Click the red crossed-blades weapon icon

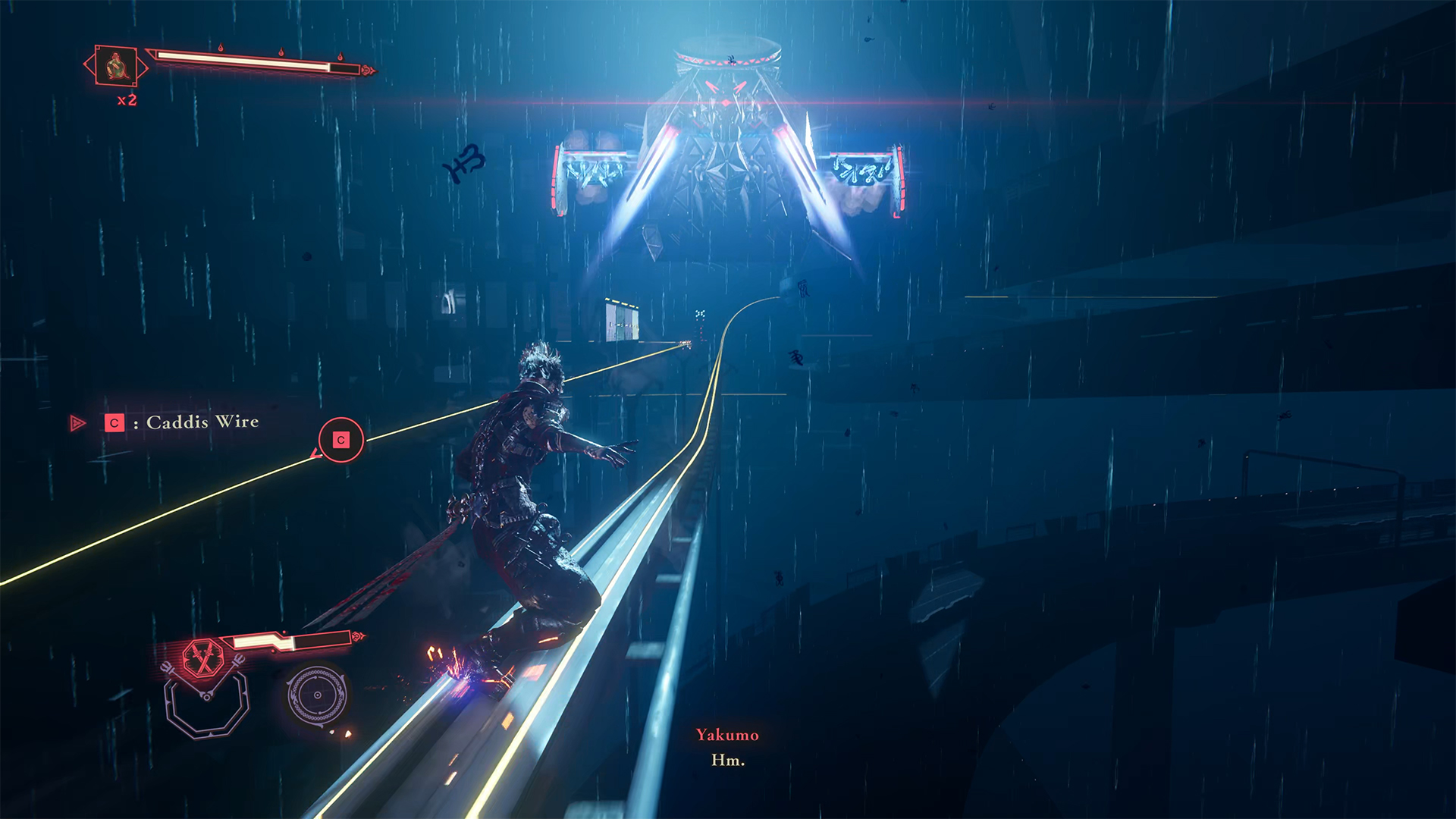pos(202,657)
